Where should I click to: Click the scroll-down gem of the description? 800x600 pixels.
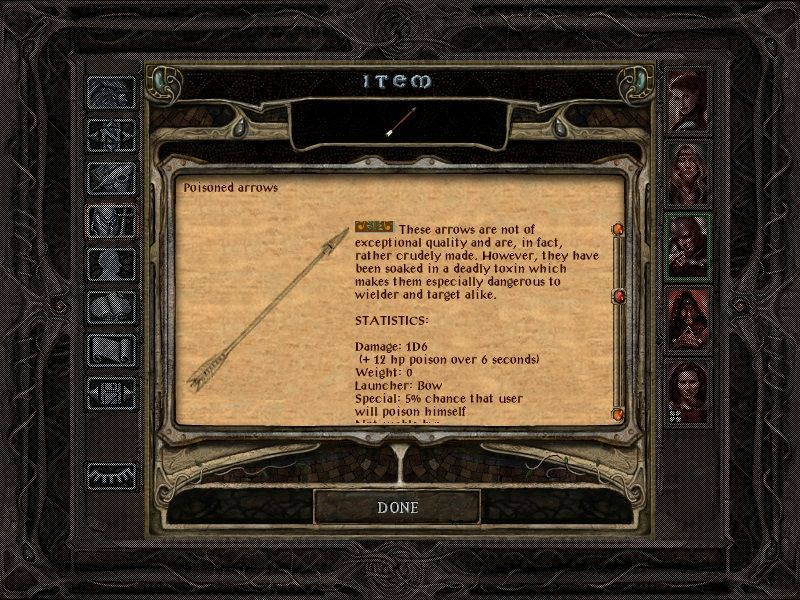[618, 412]
